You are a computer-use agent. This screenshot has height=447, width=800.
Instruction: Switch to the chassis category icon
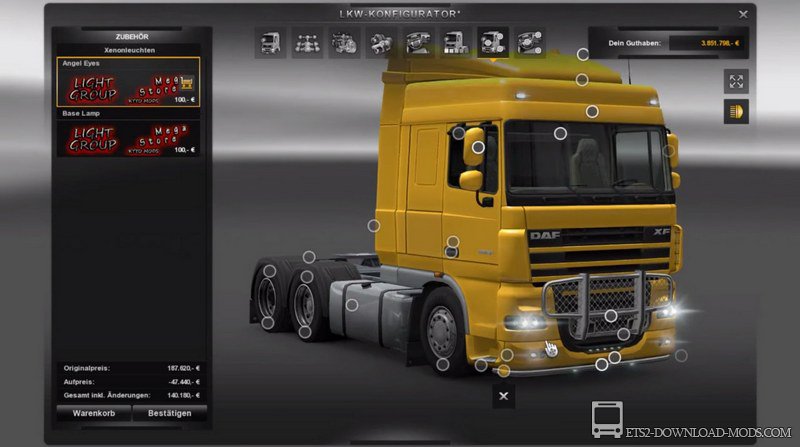pyautogui.click(x=308, y=43)
